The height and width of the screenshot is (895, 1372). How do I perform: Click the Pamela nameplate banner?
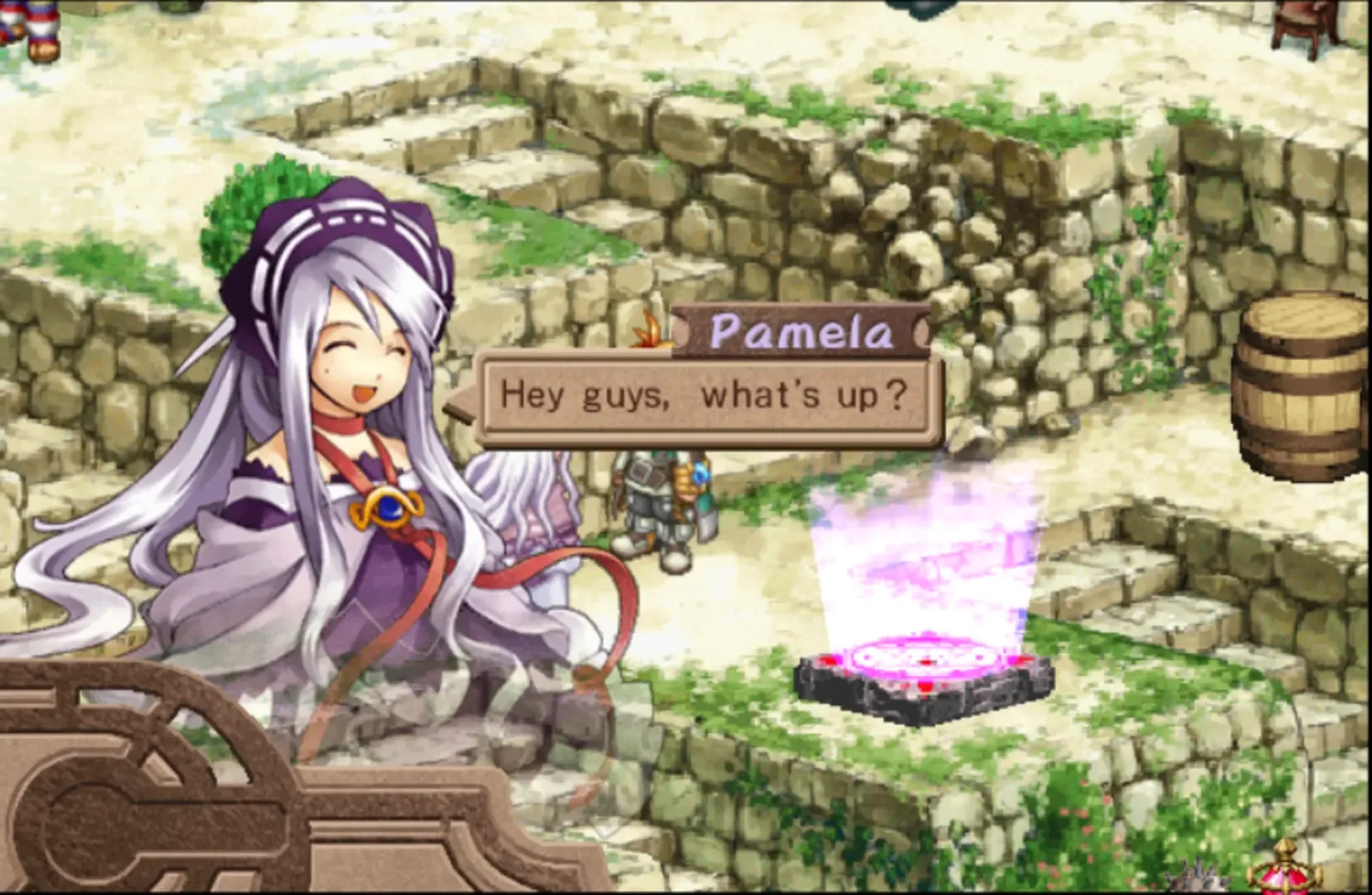800,331
